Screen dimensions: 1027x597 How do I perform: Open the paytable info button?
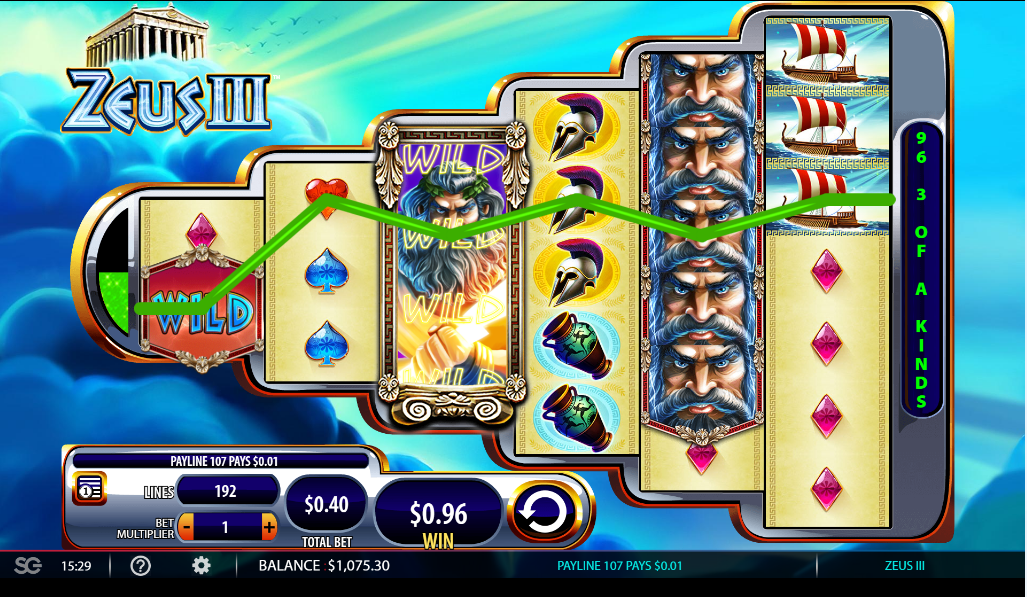click(x=89, y=489)
